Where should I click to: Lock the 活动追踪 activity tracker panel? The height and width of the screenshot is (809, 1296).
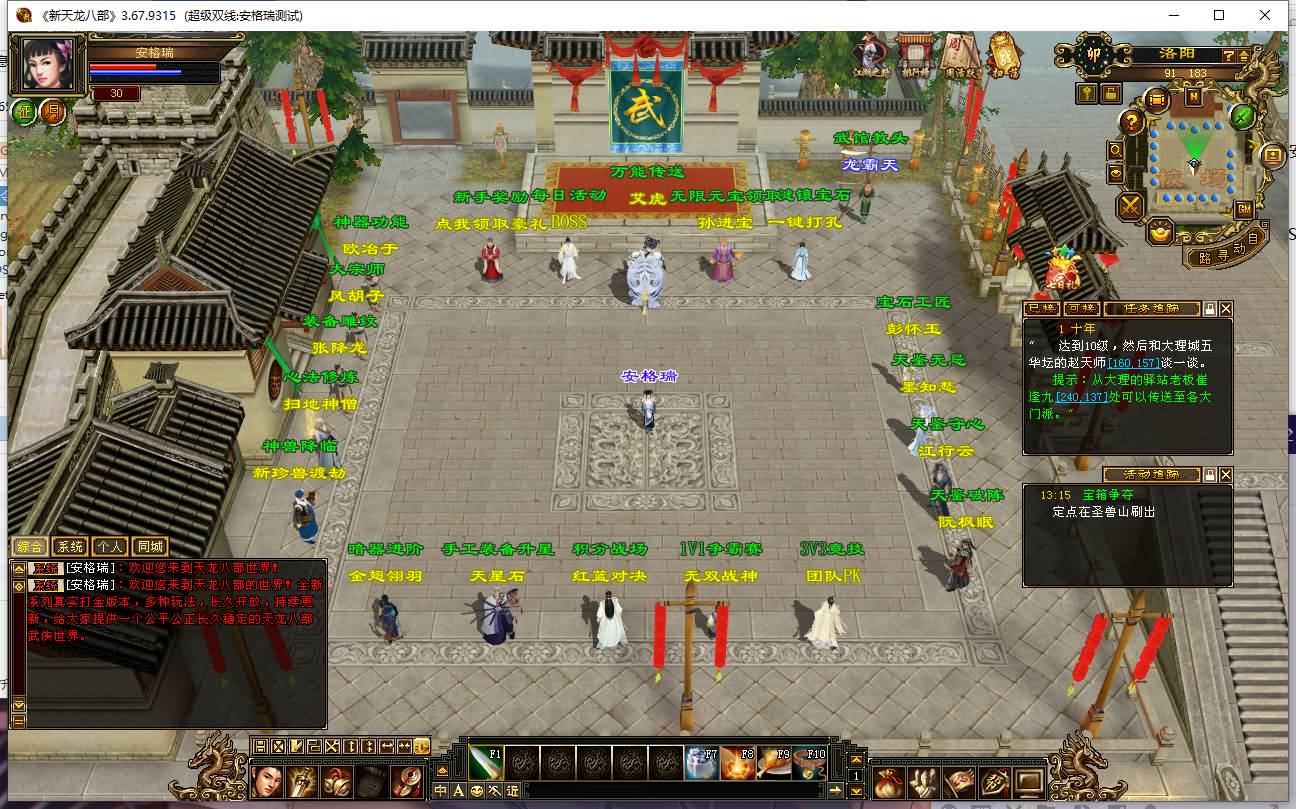[1210, 473]
